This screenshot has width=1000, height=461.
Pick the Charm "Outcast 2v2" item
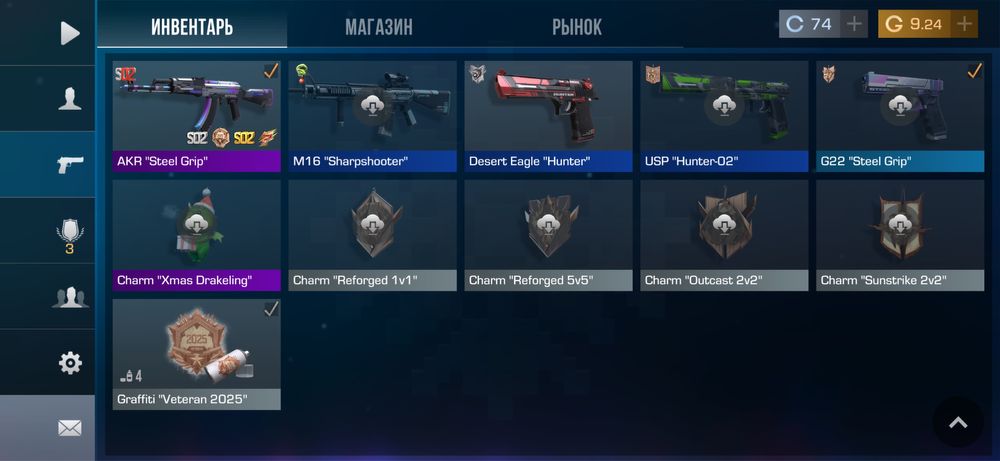click(724, 235)
